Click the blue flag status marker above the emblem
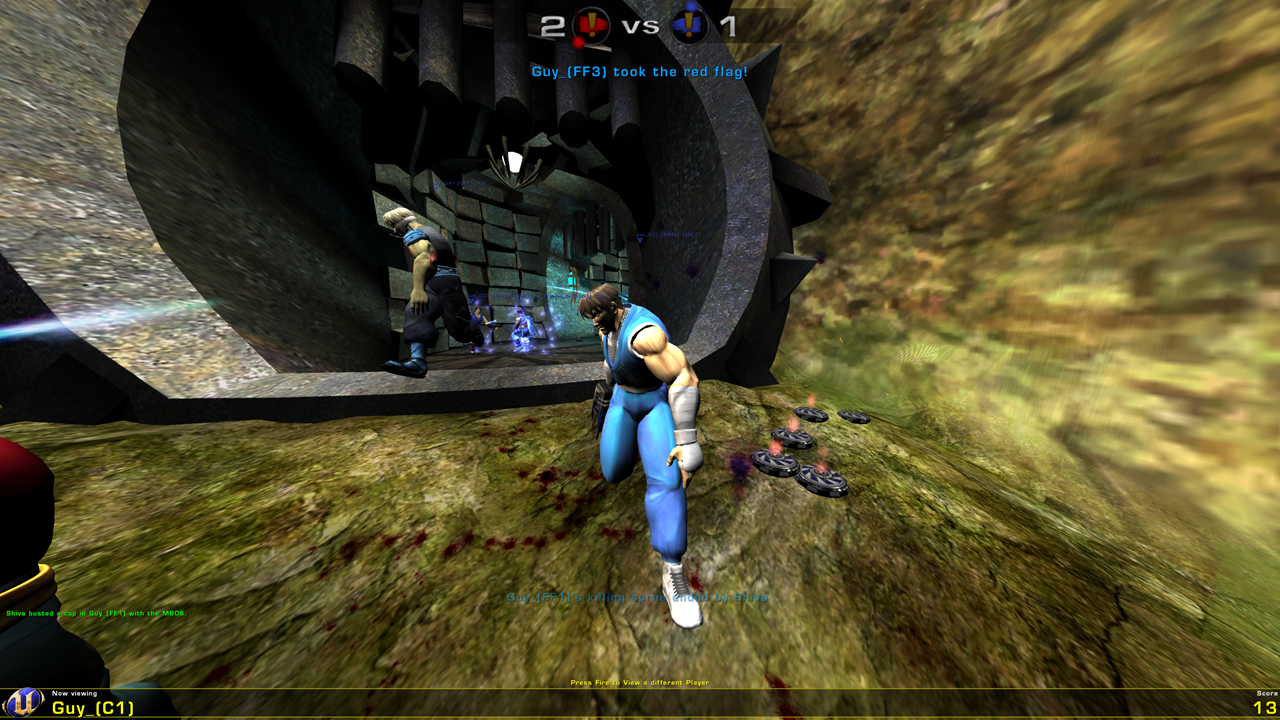Image resolution: width=1280 pixels, height=720 pixels. coord(690,6)
